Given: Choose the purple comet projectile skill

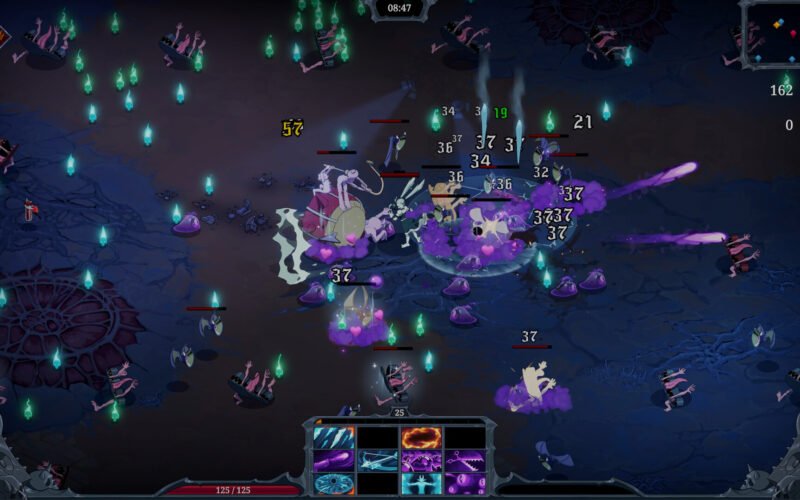Looking at the screenshot, I should 332,461.
